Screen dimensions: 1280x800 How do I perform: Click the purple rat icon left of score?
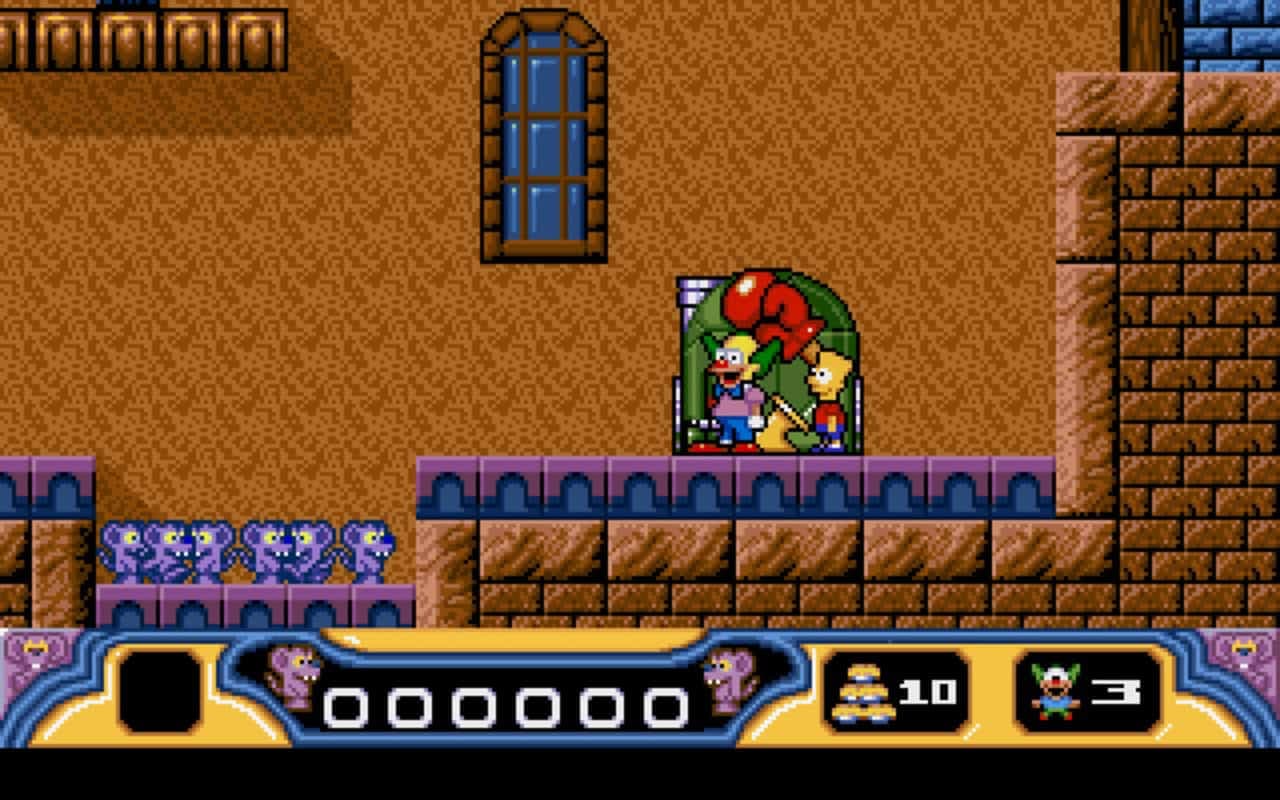290,680
